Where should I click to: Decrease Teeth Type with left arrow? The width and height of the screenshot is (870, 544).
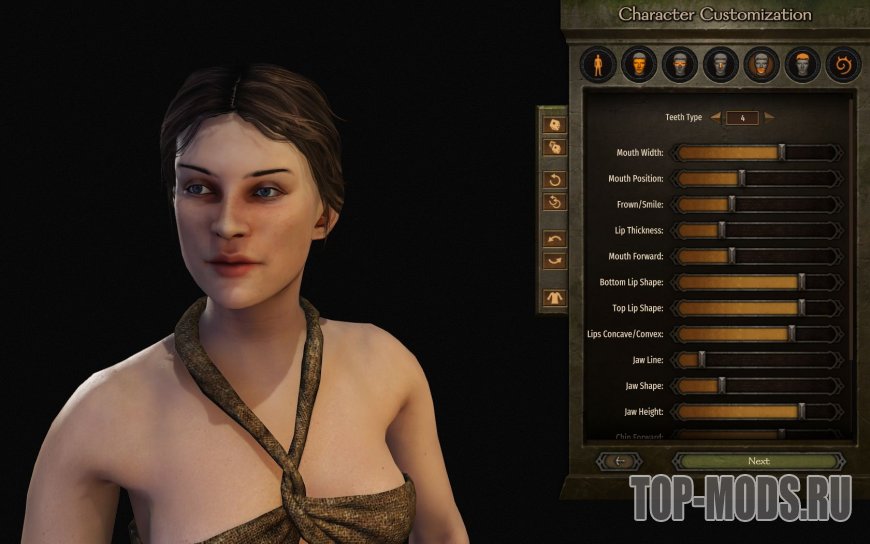coord(713,118)
